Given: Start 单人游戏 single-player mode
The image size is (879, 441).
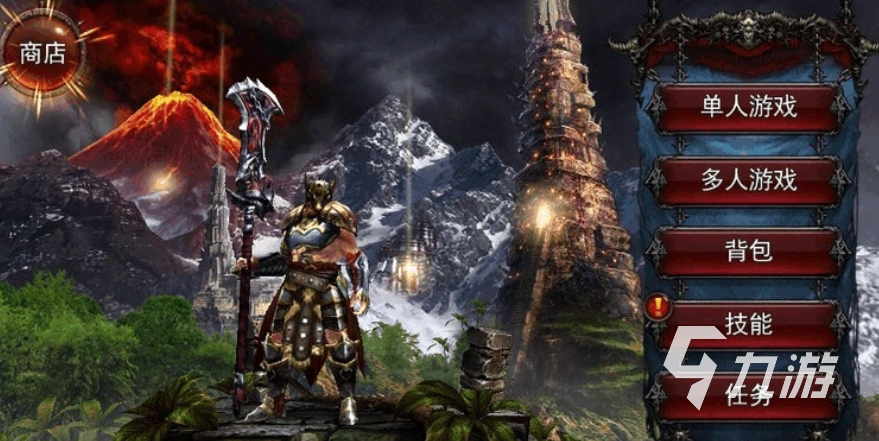Looking at the screenshot, I should click(749, 108).
